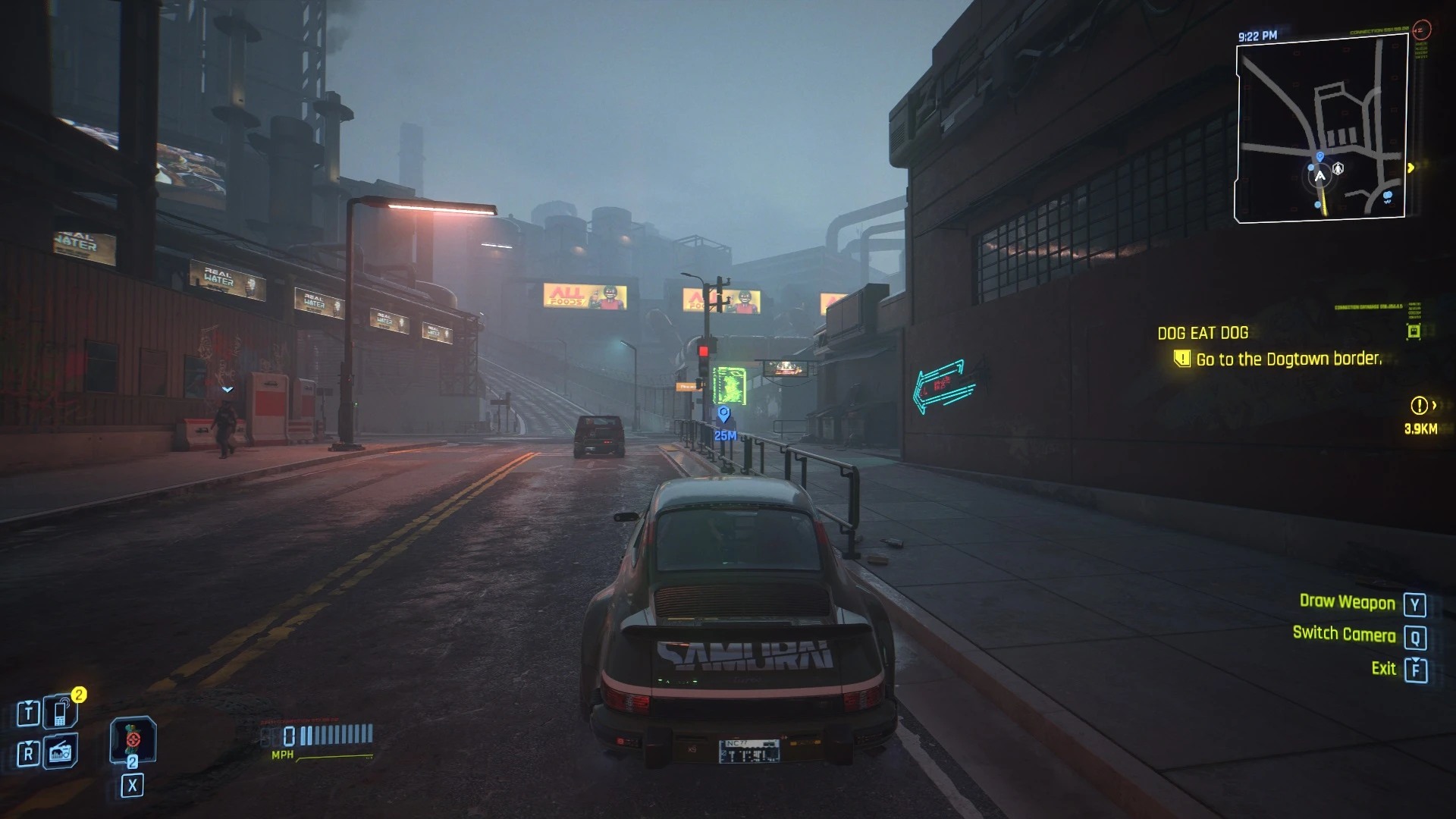Click the phone icon with notification badge
1456x819 pixels.
(x=61, y=712)
